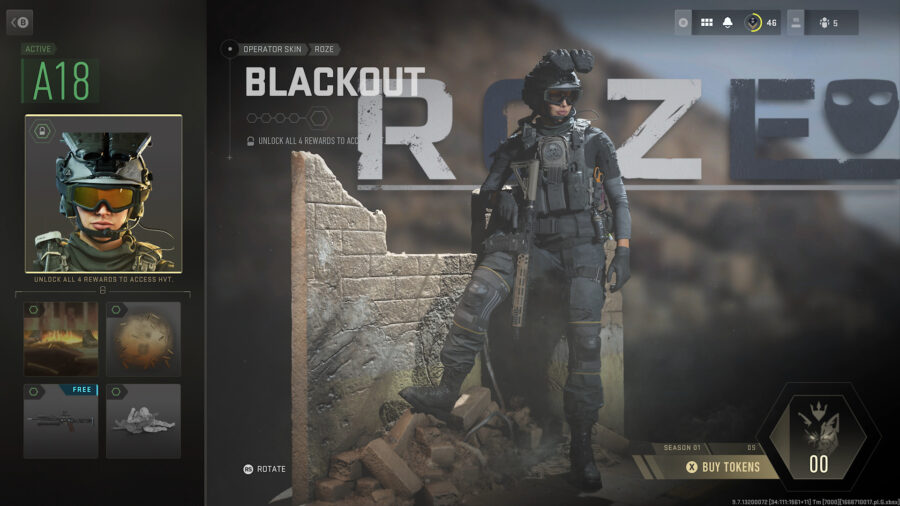
Task: Go back using the top-left back arrow
Action: point(20,21)
